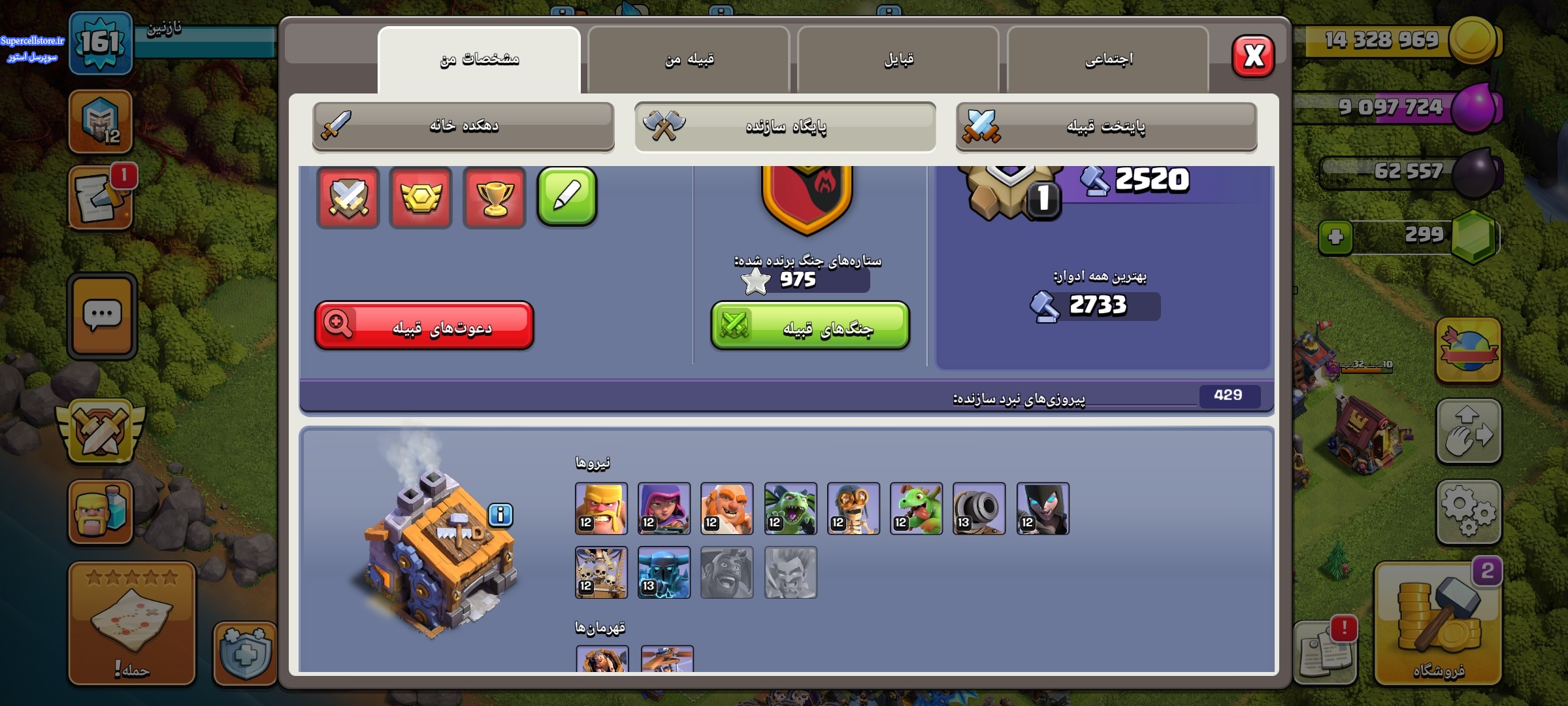Open the فروشگاه shop button
Image resolution: width=1568 pixels, height=706 pixels.
tap(1438, 624)
